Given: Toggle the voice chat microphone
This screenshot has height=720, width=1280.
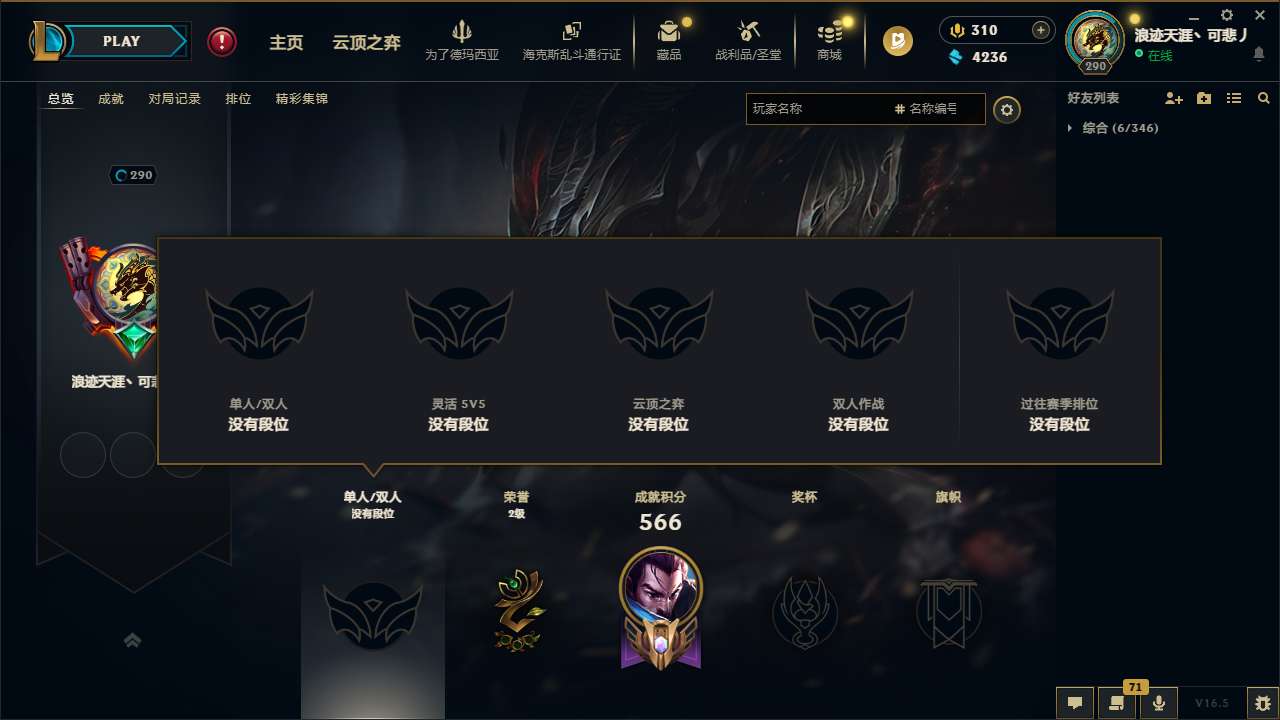Looking at the screenshot, I should (1159, 703).
